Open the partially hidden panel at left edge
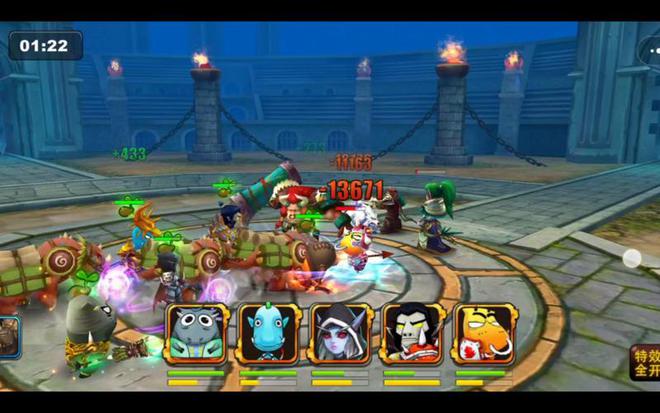 [9, 336]
